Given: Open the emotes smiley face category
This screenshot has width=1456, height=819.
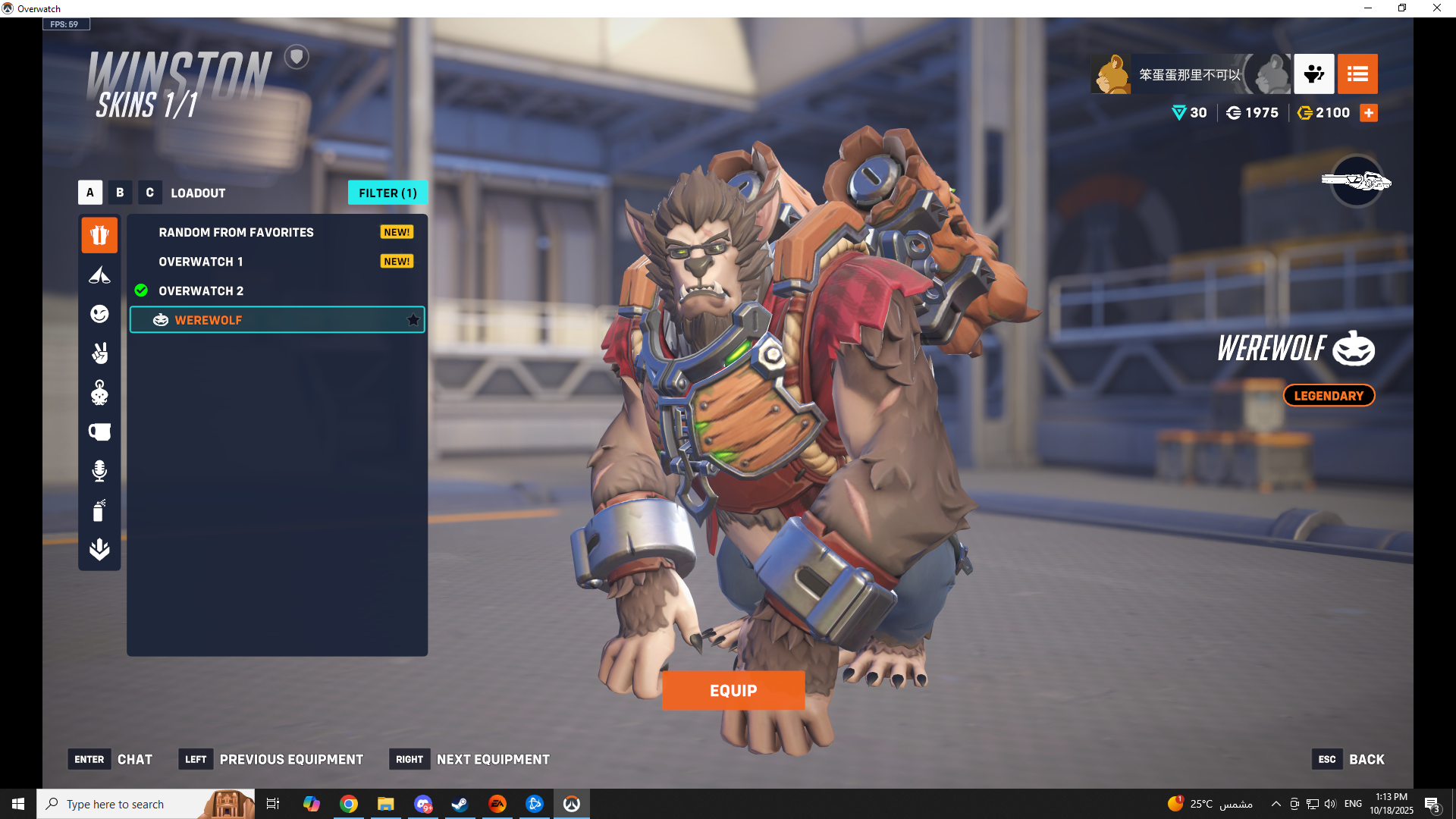Looking at the screenshot, I should coord(99,314).
